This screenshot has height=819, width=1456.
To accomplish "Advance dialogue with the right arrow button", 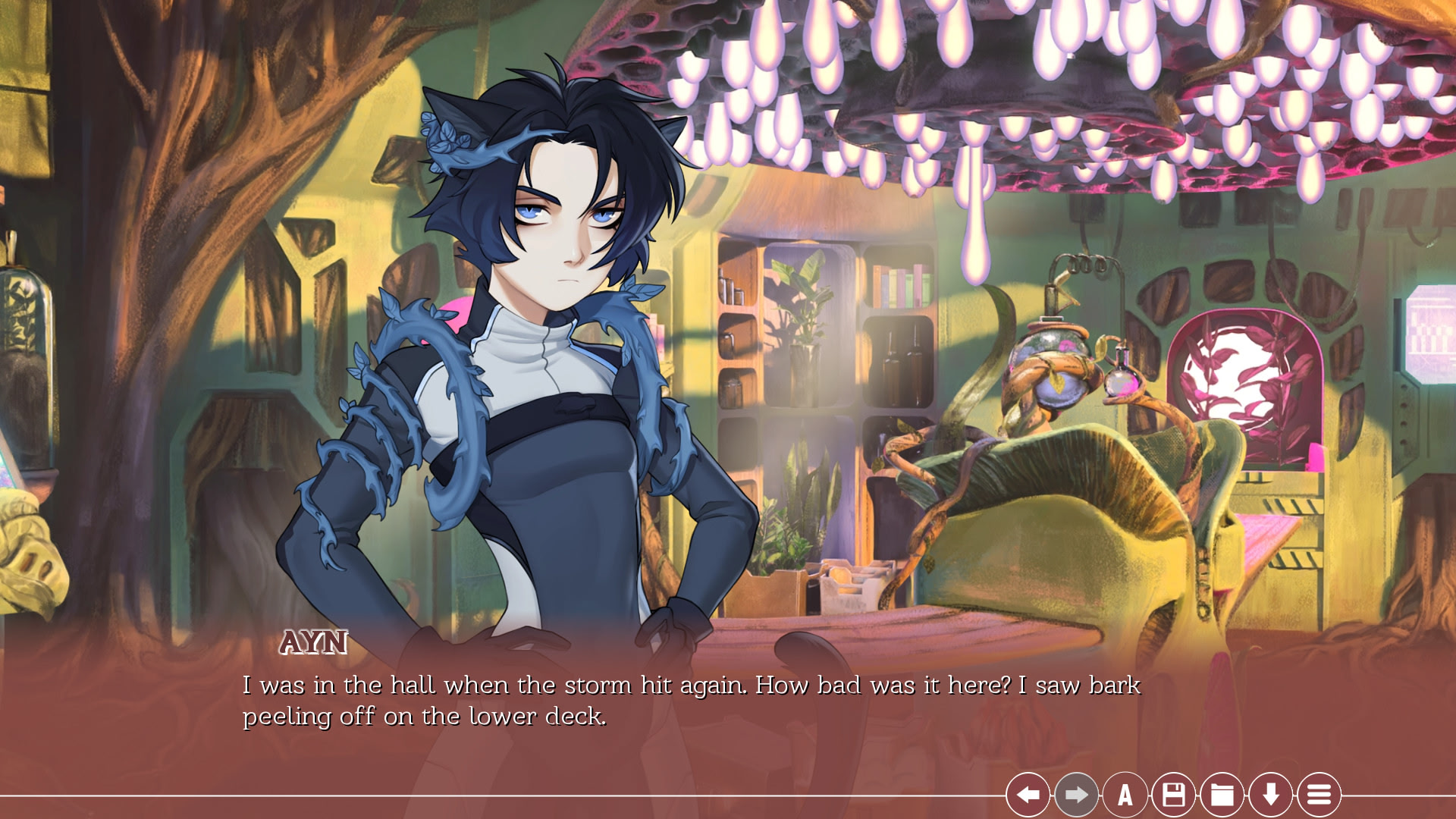I will [1076, 795].
